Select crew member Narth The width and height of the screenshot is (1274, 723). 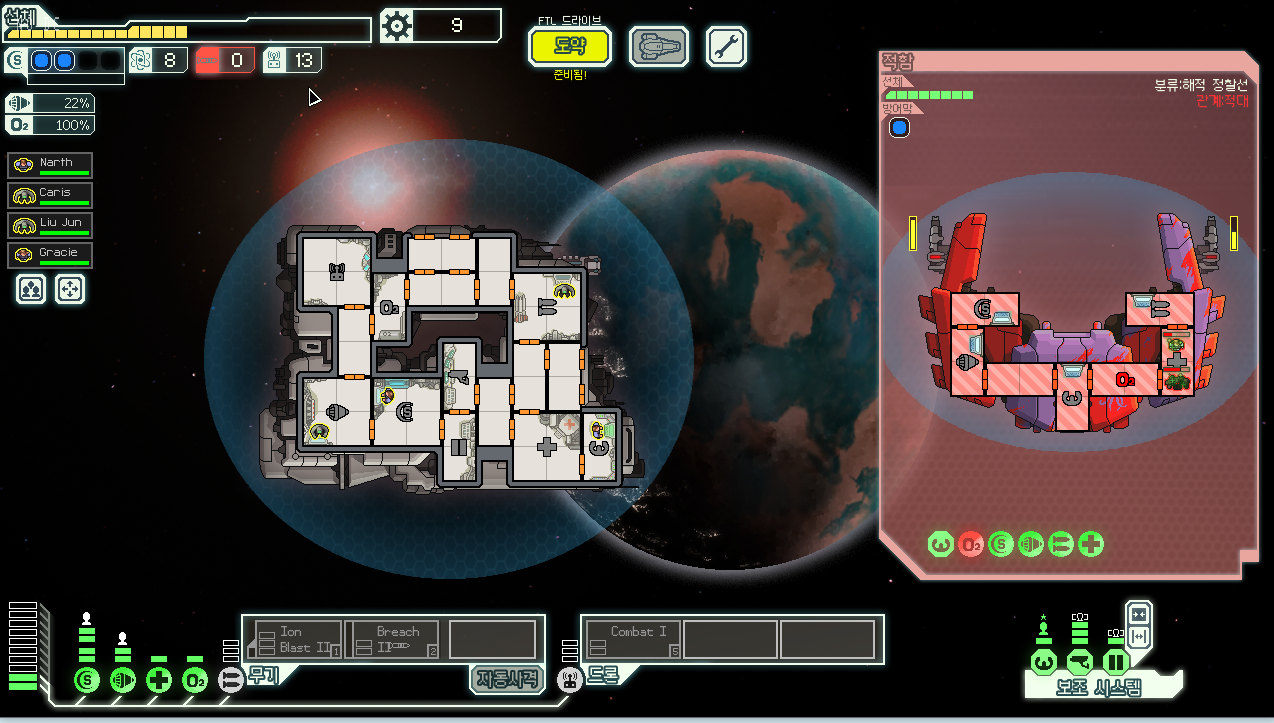50,165
